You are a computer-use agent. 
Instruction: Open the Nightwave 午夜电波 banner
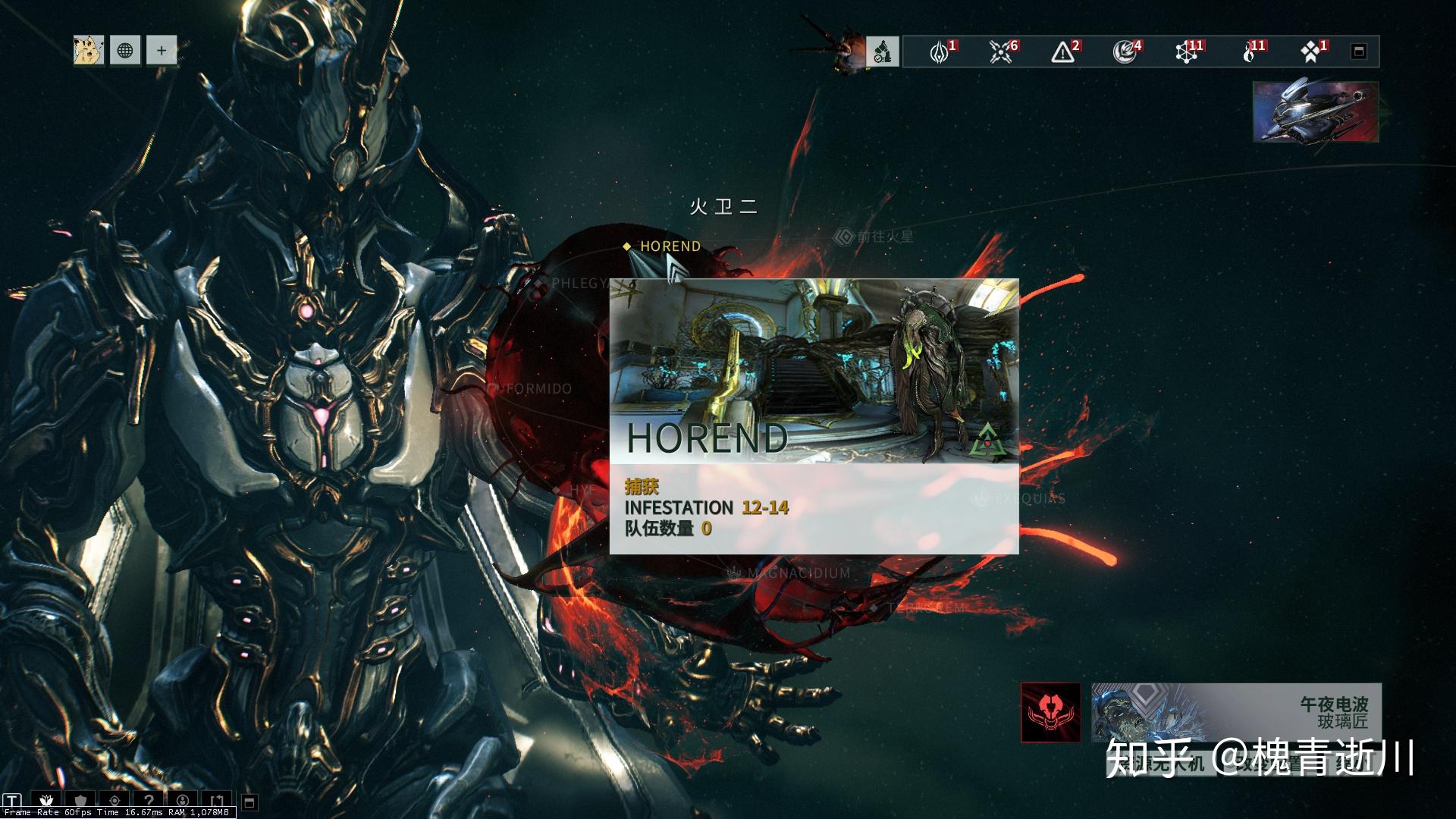pos(1236,712)
